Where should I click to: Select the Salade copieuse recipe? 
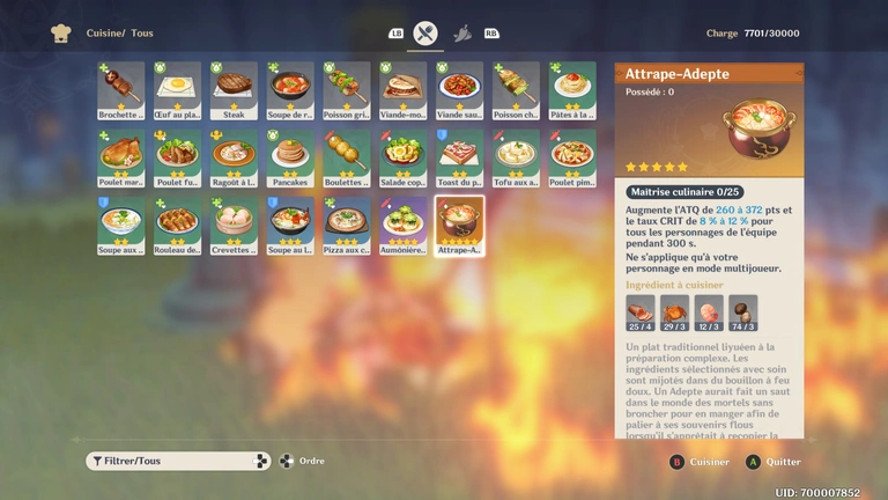(403, 158)
